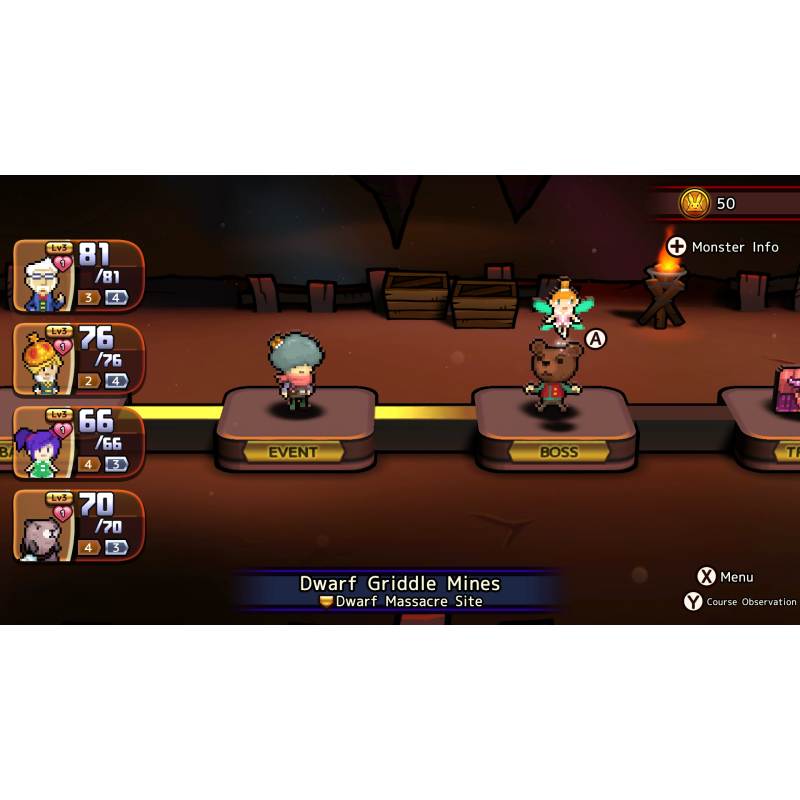This screenshot has width=800, height=800.
Task: Move to the BOSS node tile
Action: click(557, 430)
